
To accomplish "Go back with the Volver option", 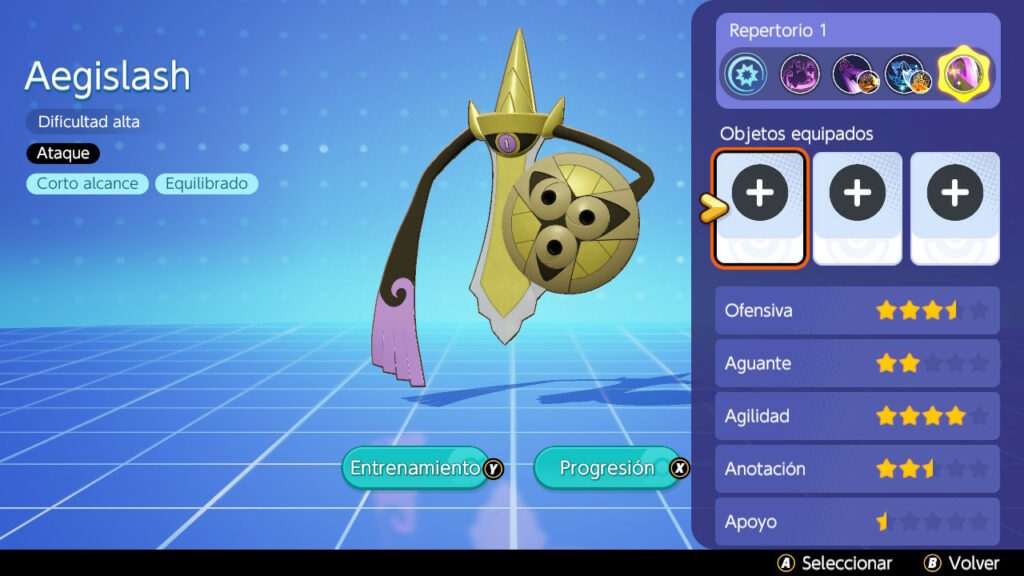I will (x=964, y=563).
